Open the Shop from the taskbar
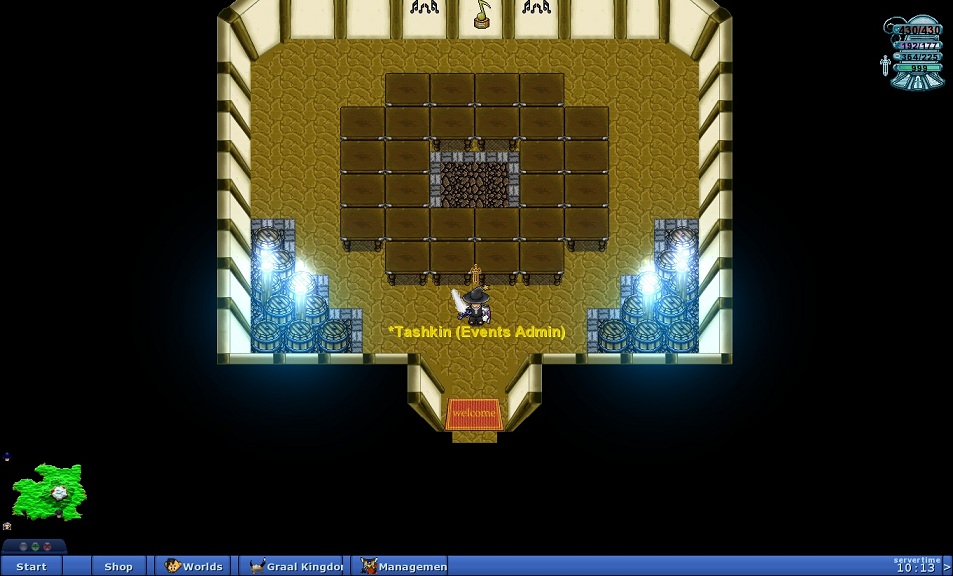Image resolution: width=953 pixels, height=576 pixels. tap(118, 566)
